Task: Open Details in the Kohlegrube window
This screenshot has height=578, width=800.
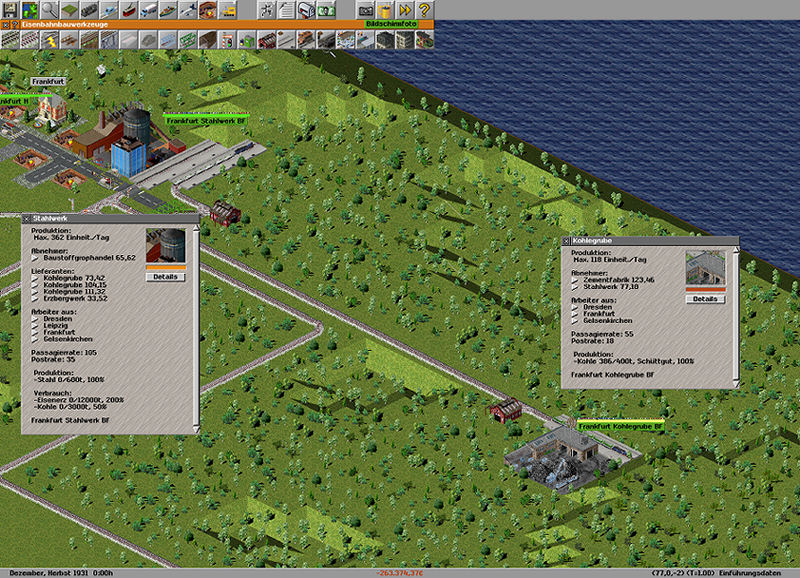Action: pyautogui.click(x=704, y=298)
